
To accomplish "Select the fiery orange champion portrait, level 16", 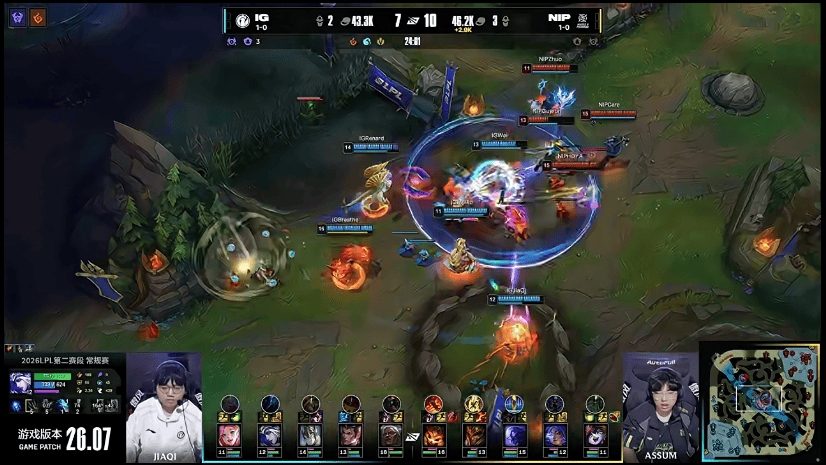I will (434, 435).
